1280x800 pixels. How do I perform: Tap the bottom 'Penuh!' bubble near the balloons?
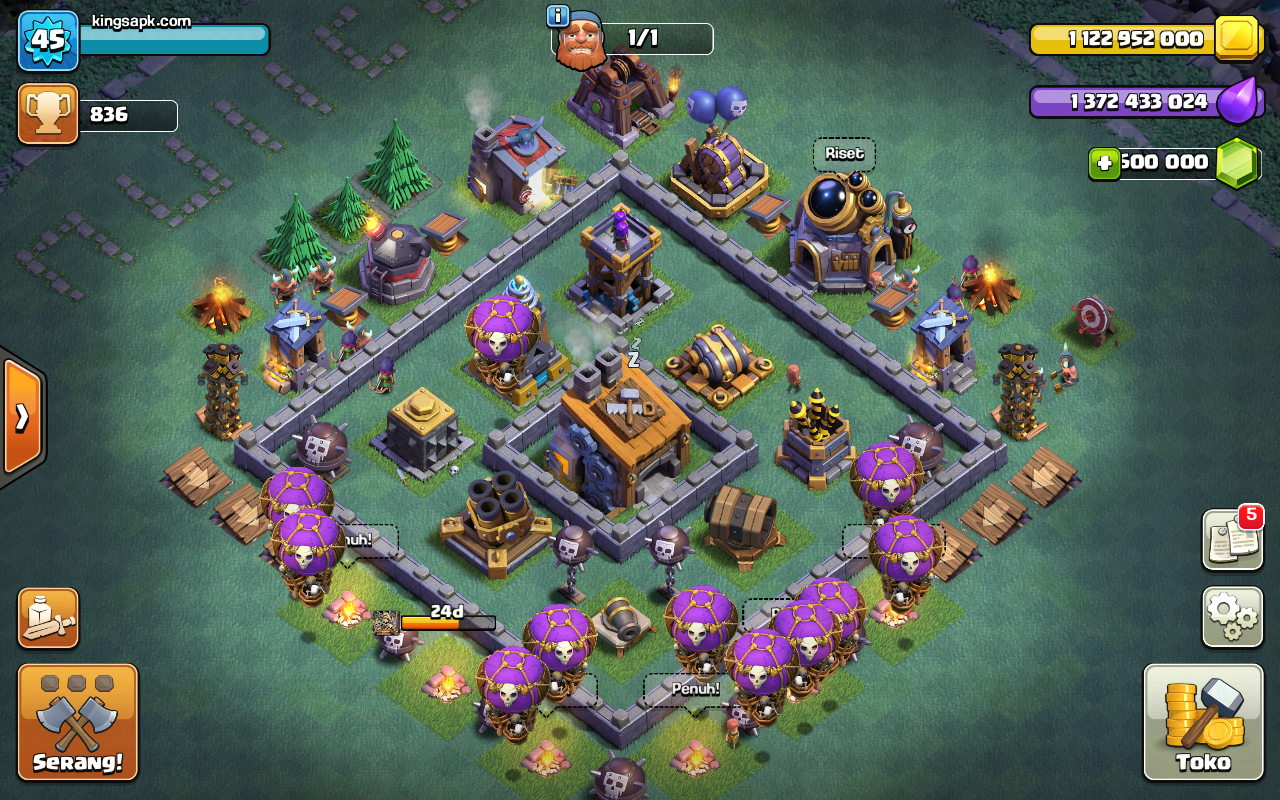694,688
